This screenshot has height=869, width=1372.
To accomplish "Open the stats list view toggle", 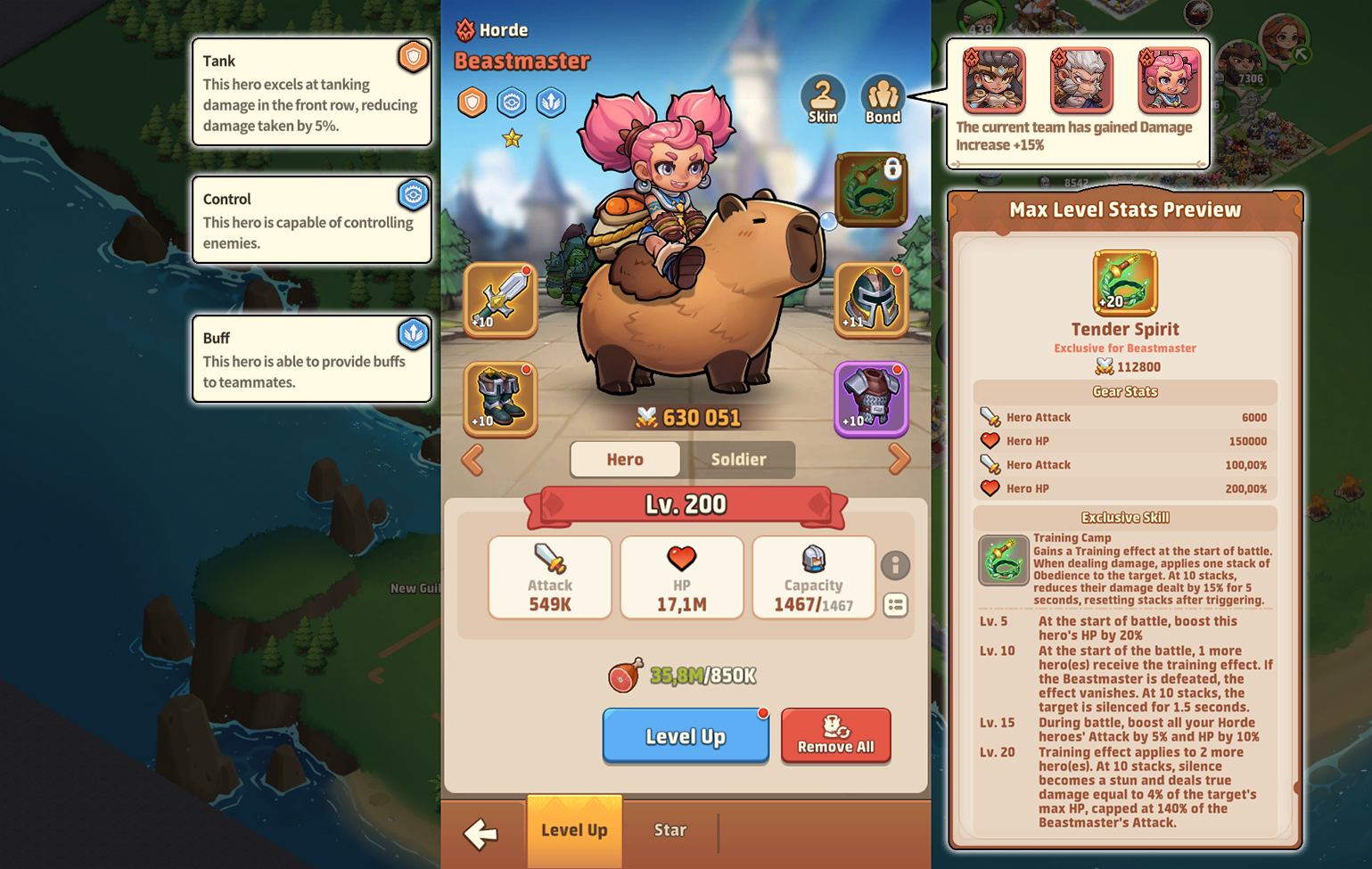I will (x=896, y=604).
